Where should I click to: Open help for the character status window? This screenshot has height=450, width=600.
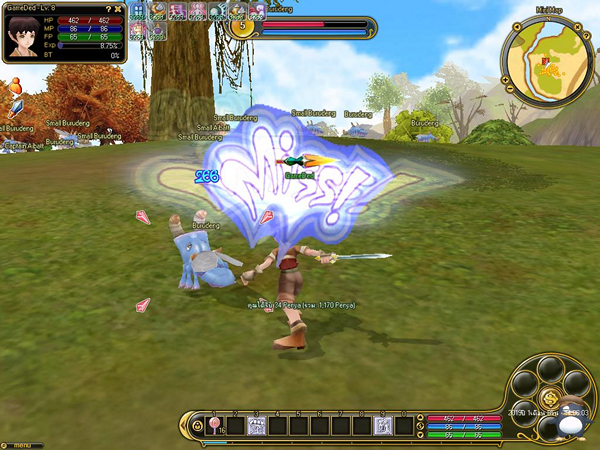tap(109, 8)
